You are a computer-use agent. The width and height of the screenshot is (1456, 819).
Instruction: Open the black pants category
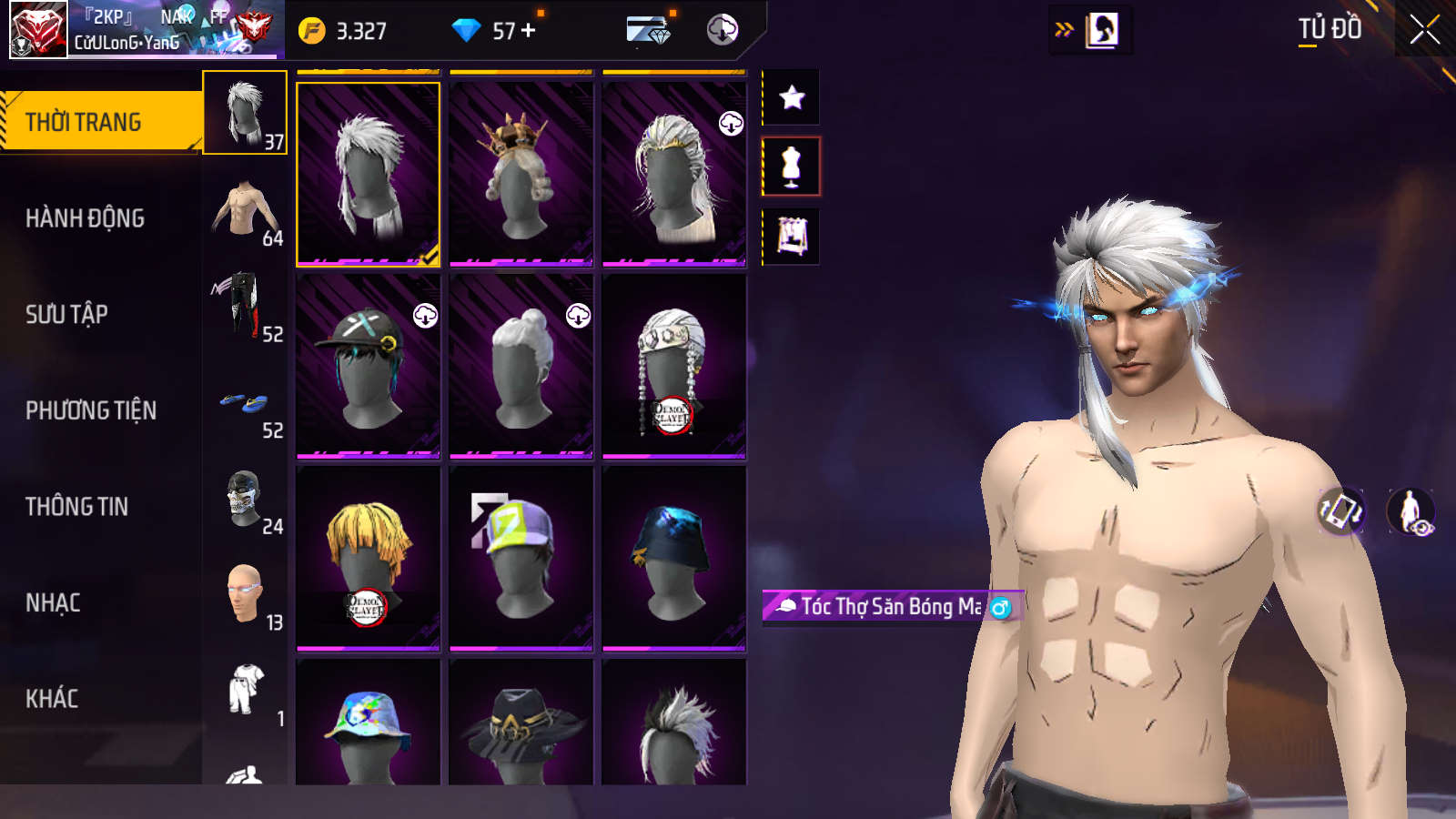[x=245, y=306]
